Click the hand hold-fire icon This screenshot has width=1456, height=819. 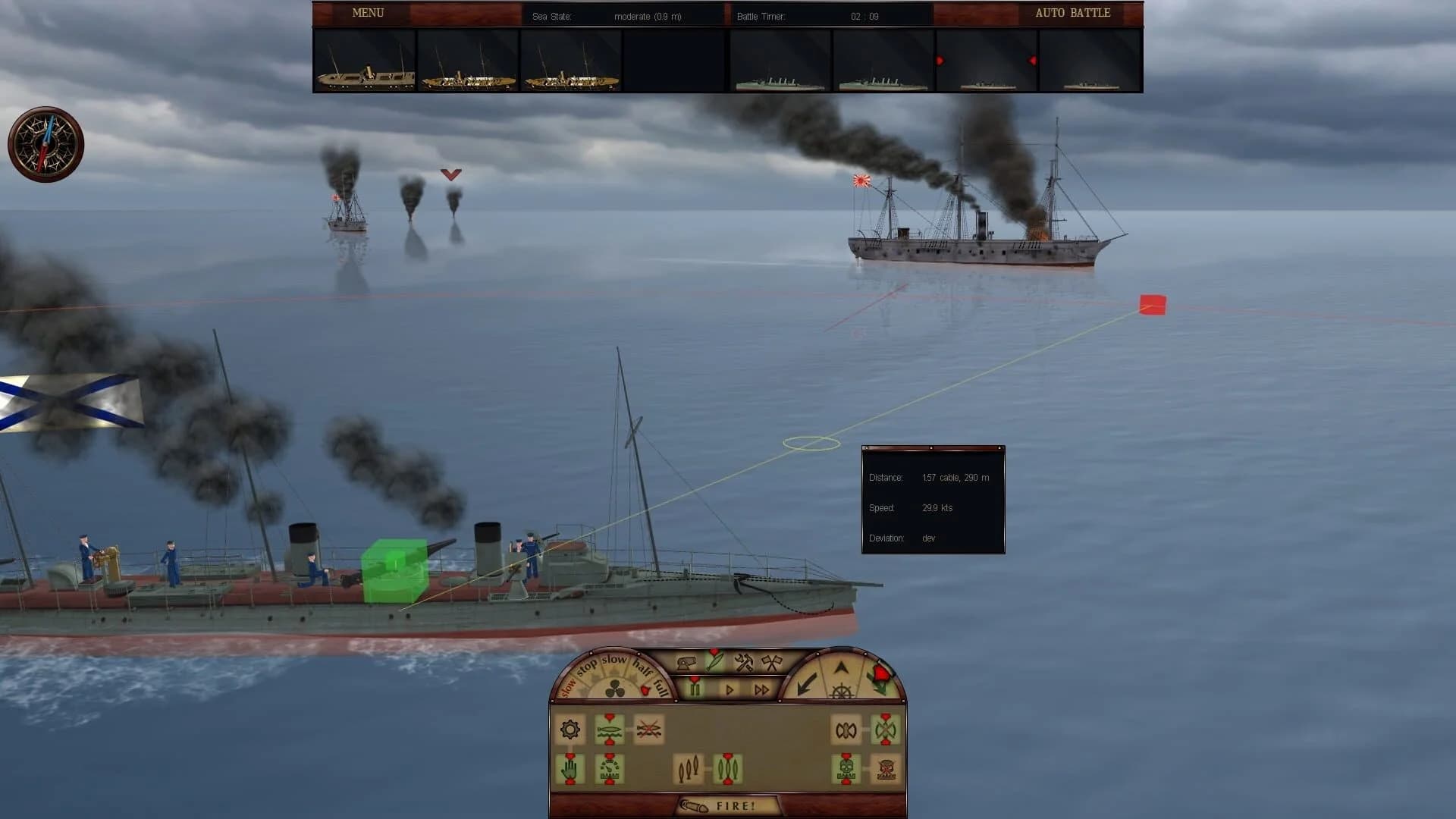tap(570, 767)
